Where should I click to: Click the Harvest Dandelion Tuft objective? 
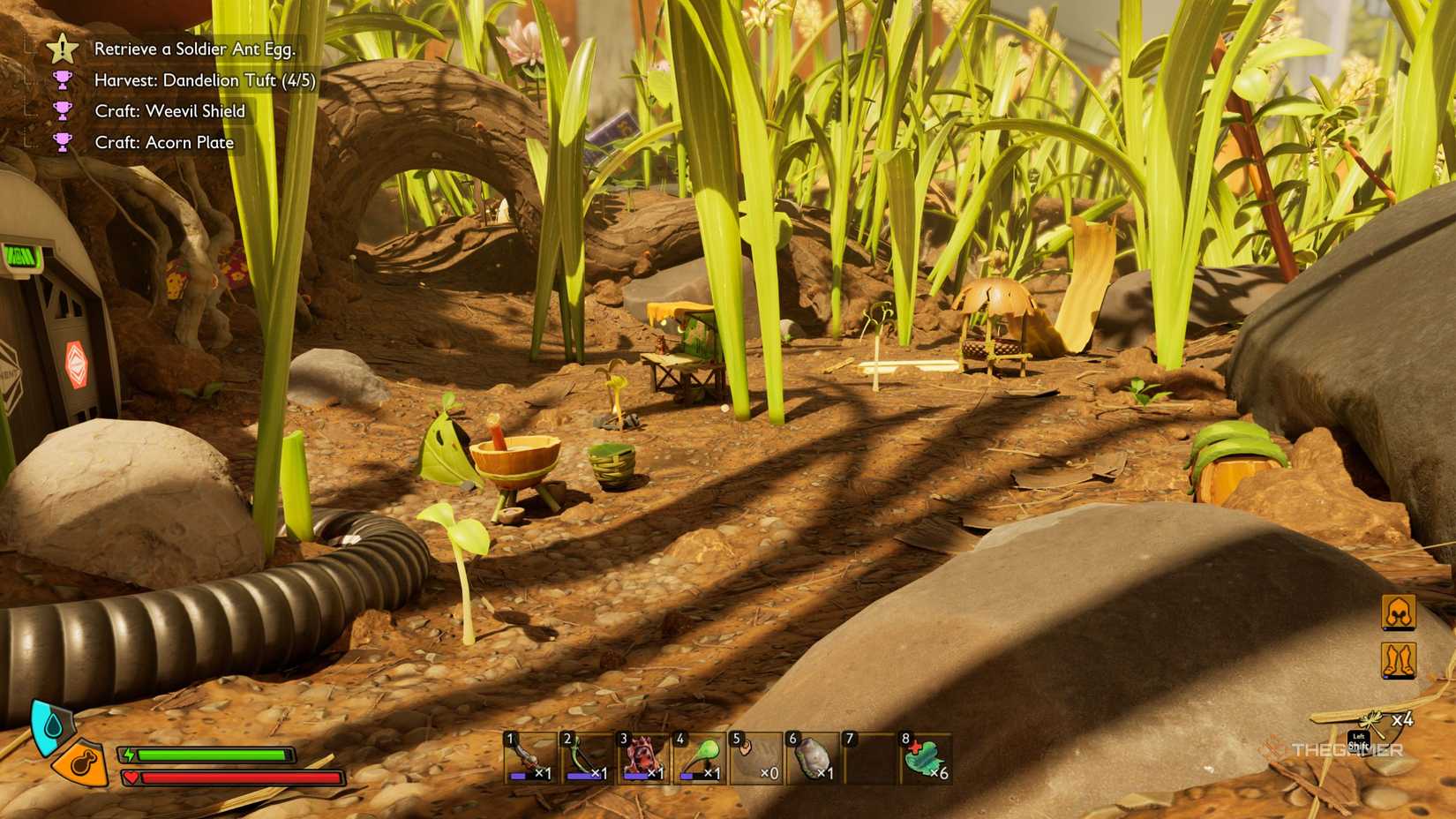click(x=204, y=80)
